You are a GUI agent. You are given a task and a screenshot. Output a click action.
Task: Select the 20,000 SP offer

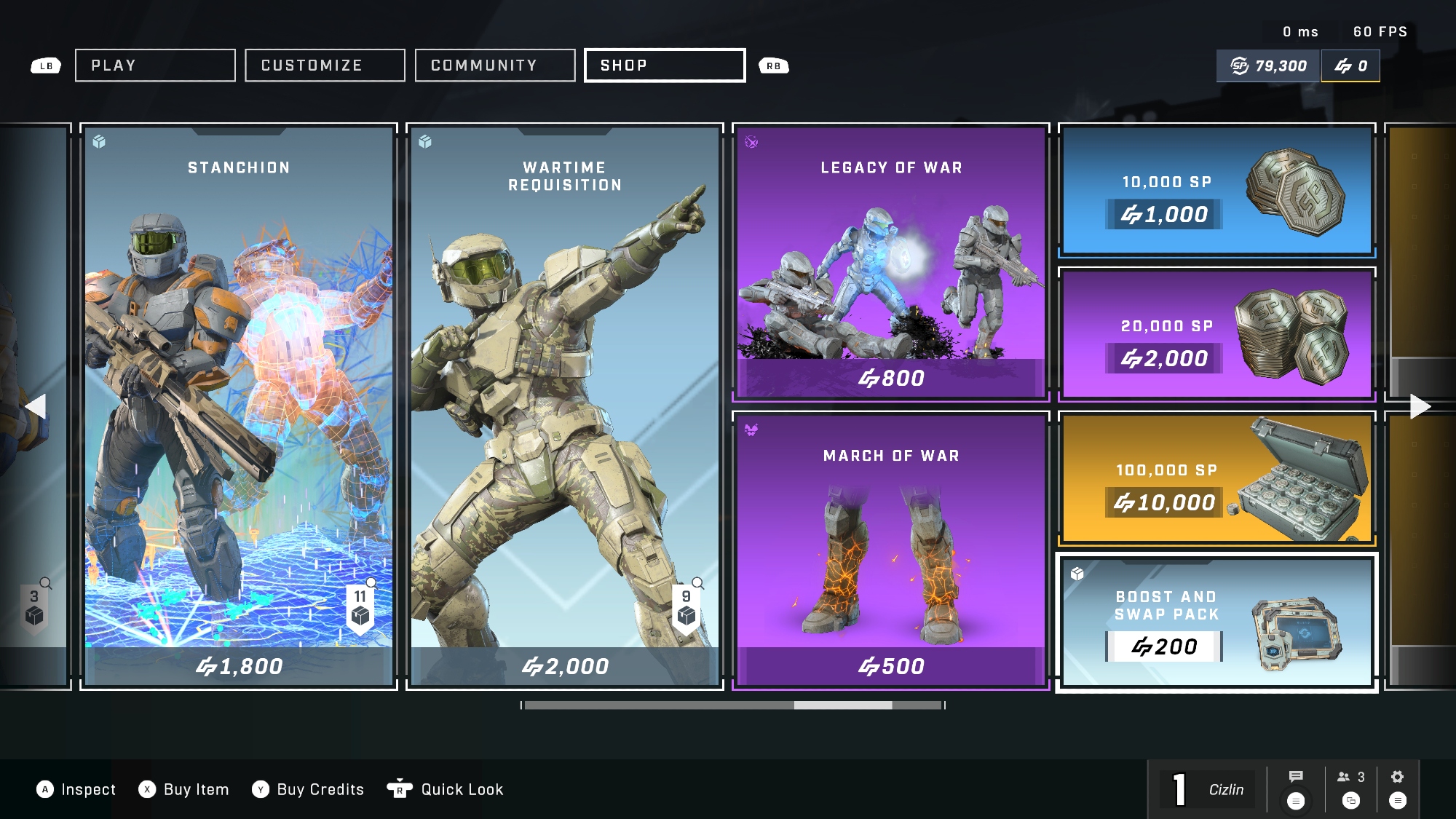pos(1216,334)
